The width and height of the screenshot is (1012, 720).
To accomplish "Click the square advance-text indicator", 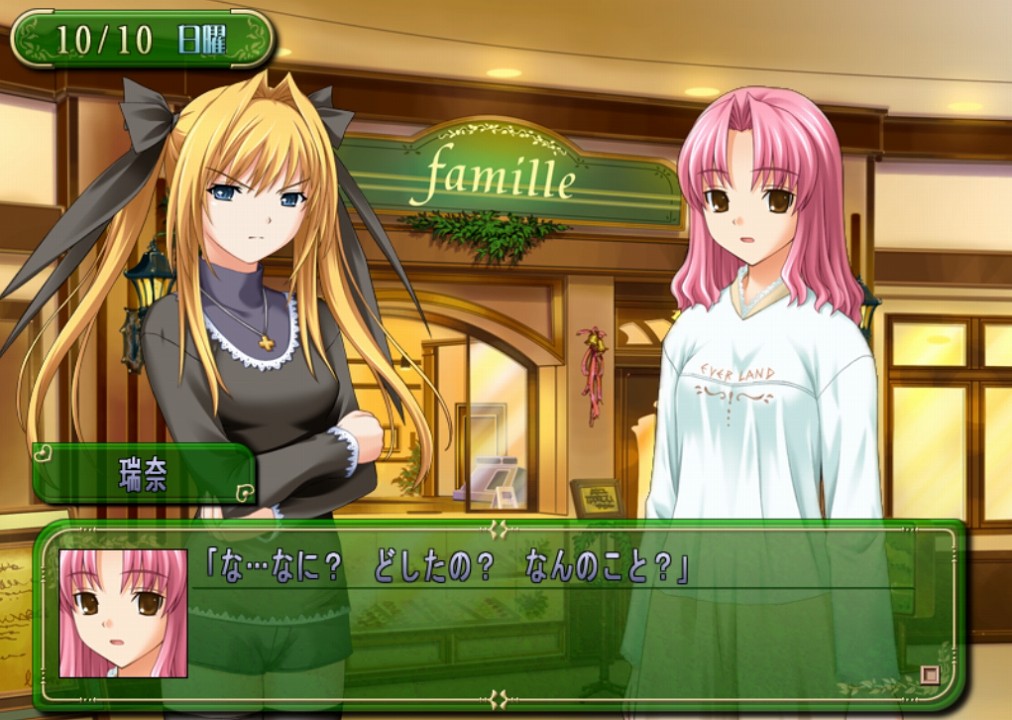I will [x=930, y=674].
